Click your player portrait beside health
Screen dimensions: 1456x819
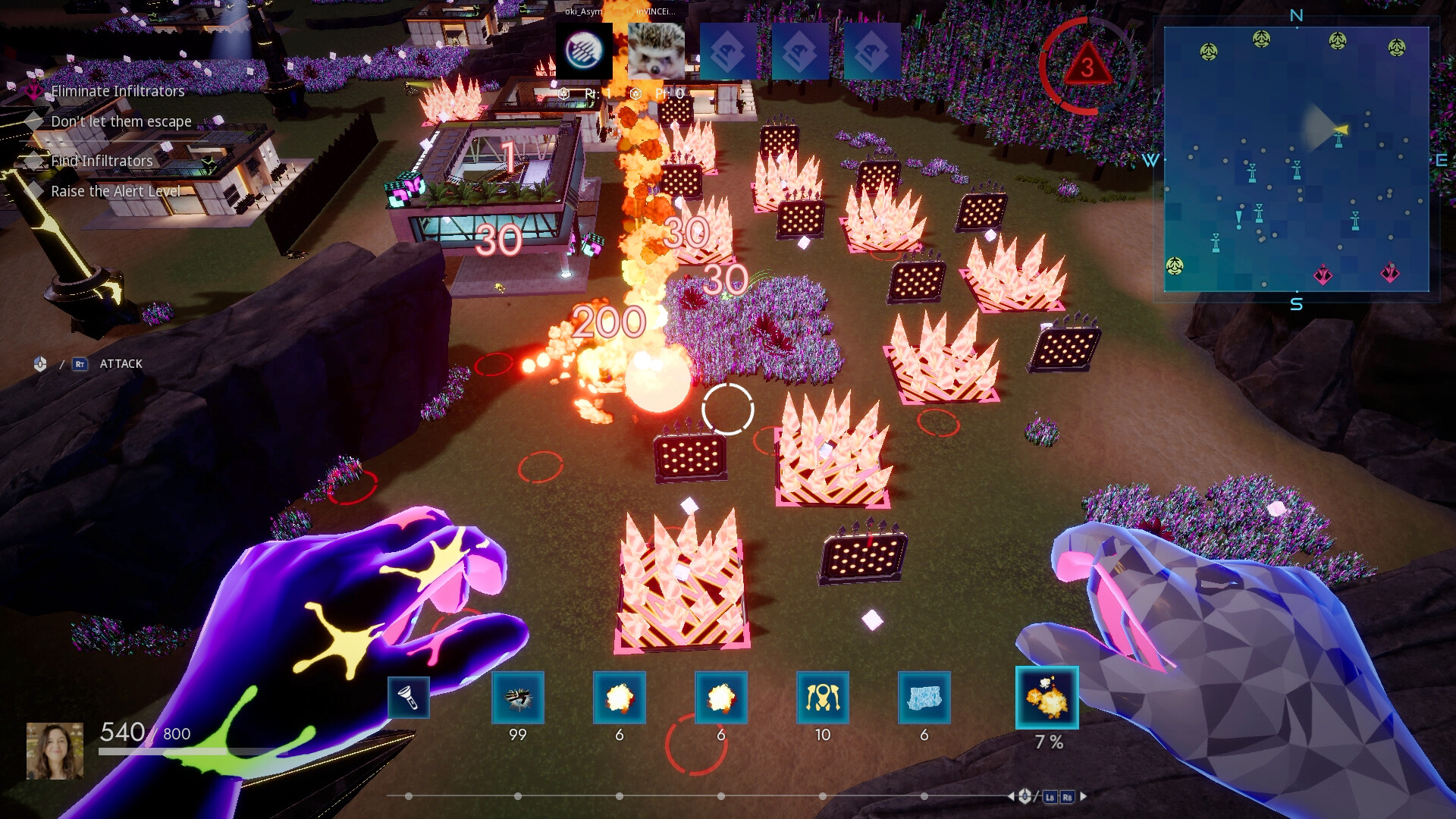(x=55, y=751)
